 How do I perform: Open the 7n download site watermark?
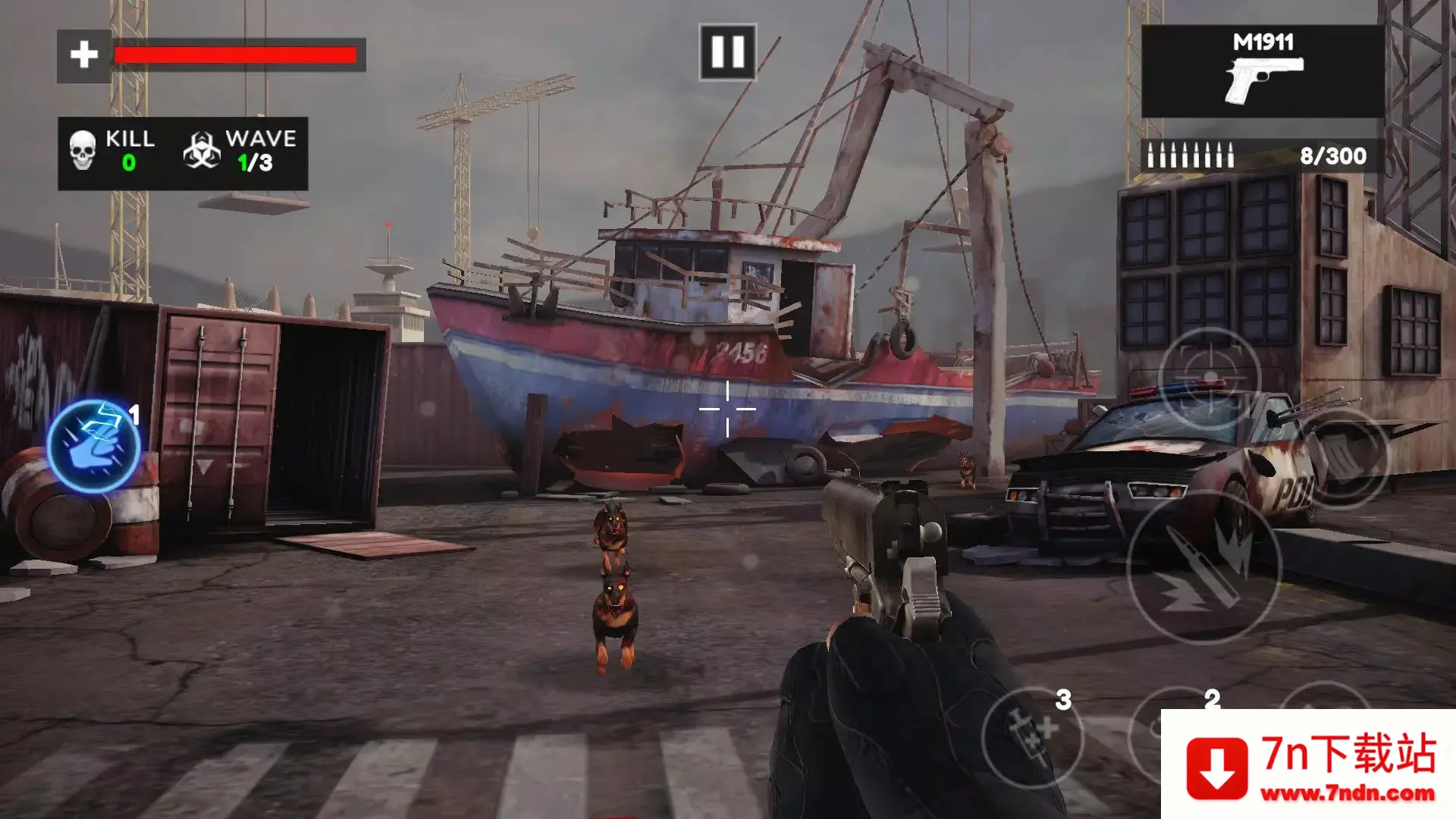1309,764
